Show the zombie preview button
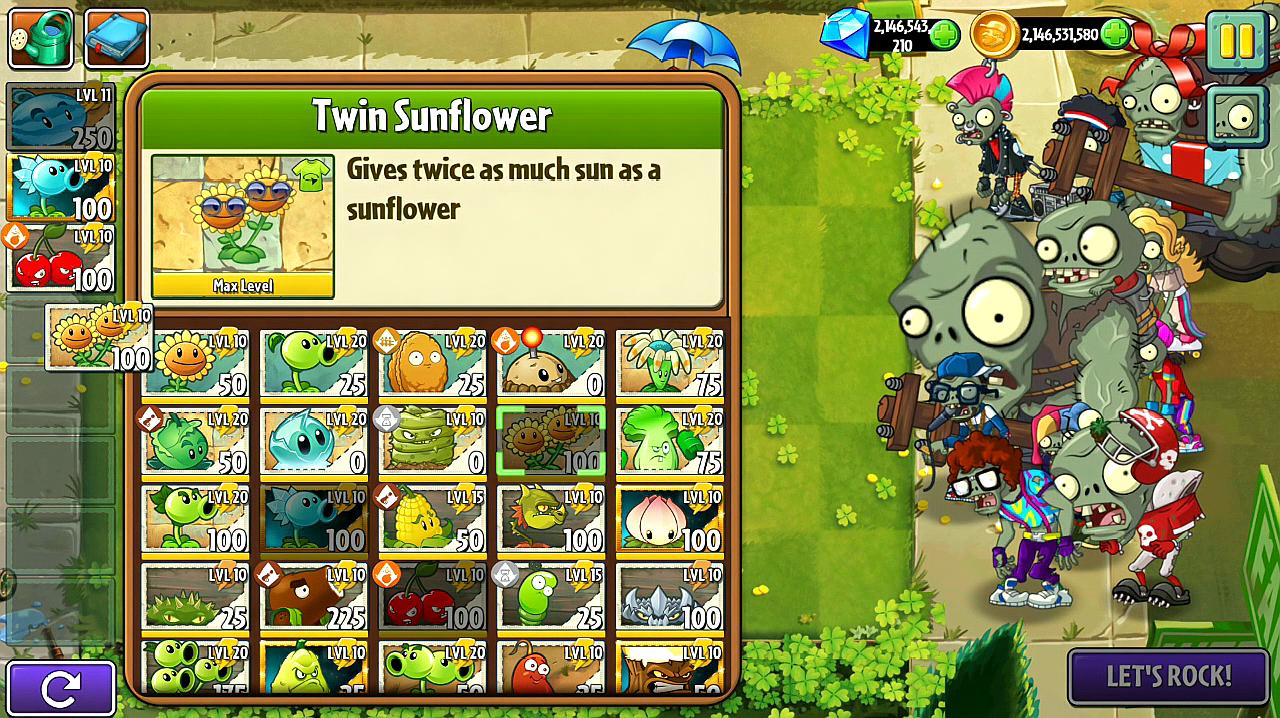 tap(1237, 117)
